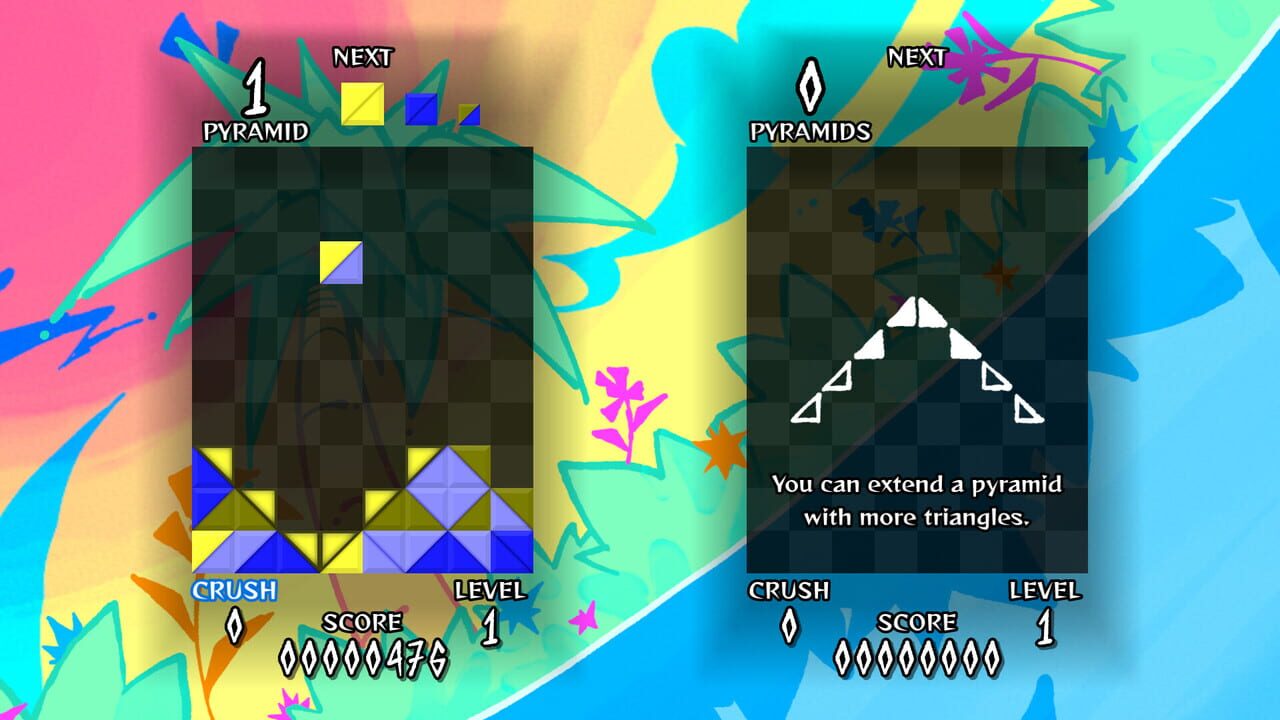Image resolution: width=1280 pixels, height=720 pixels.
Task: Expand the right player's playfield area
Action: click(x=913, y=220)
